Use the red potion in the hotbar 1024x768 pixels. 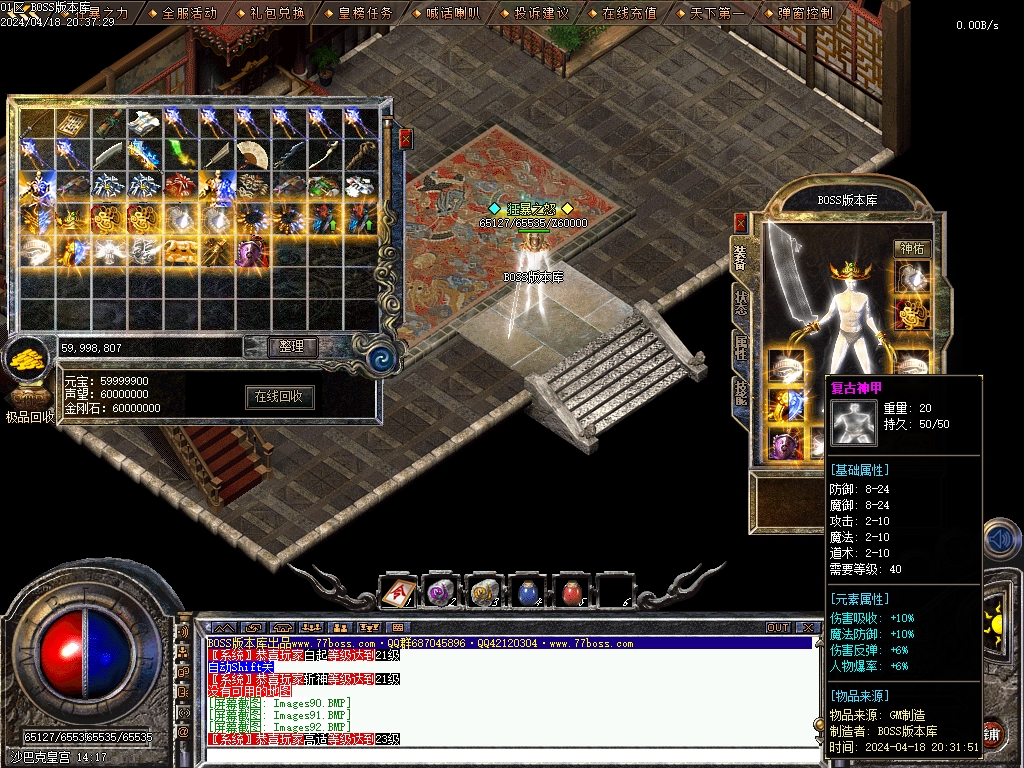coord(572,593)
